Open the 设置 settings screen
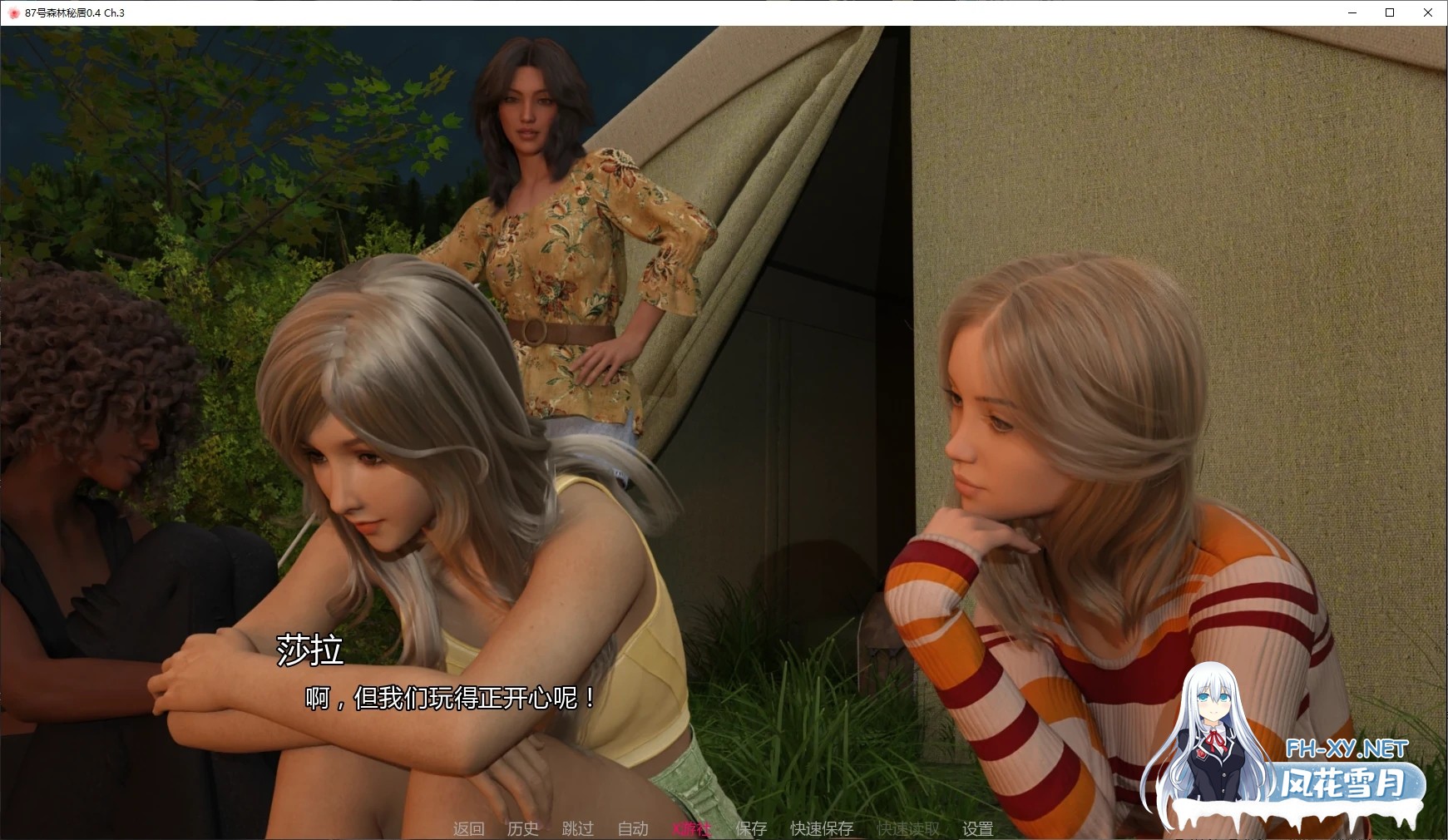Image resolution: width=1448 pixels, height=840 pixels. point(977,828)
